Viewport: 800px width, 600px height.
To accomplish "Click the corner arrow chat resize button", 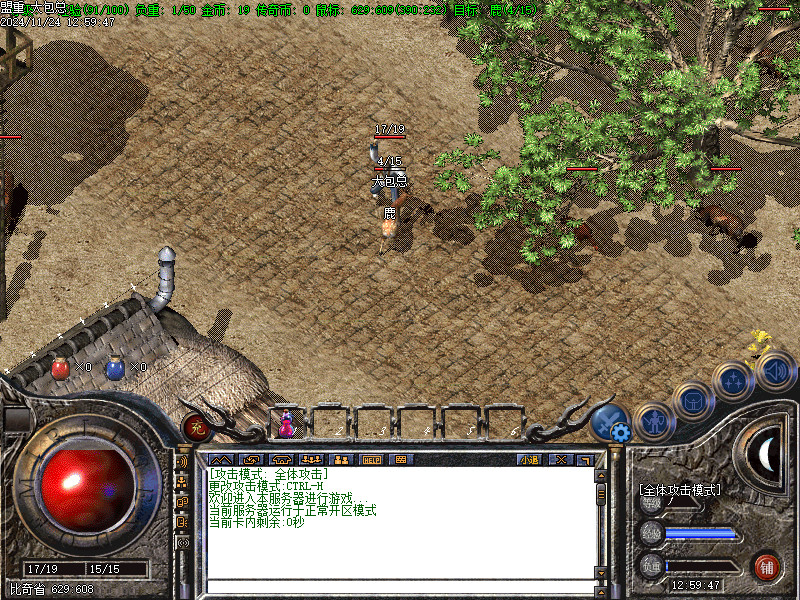I will [x=586, y=460].
